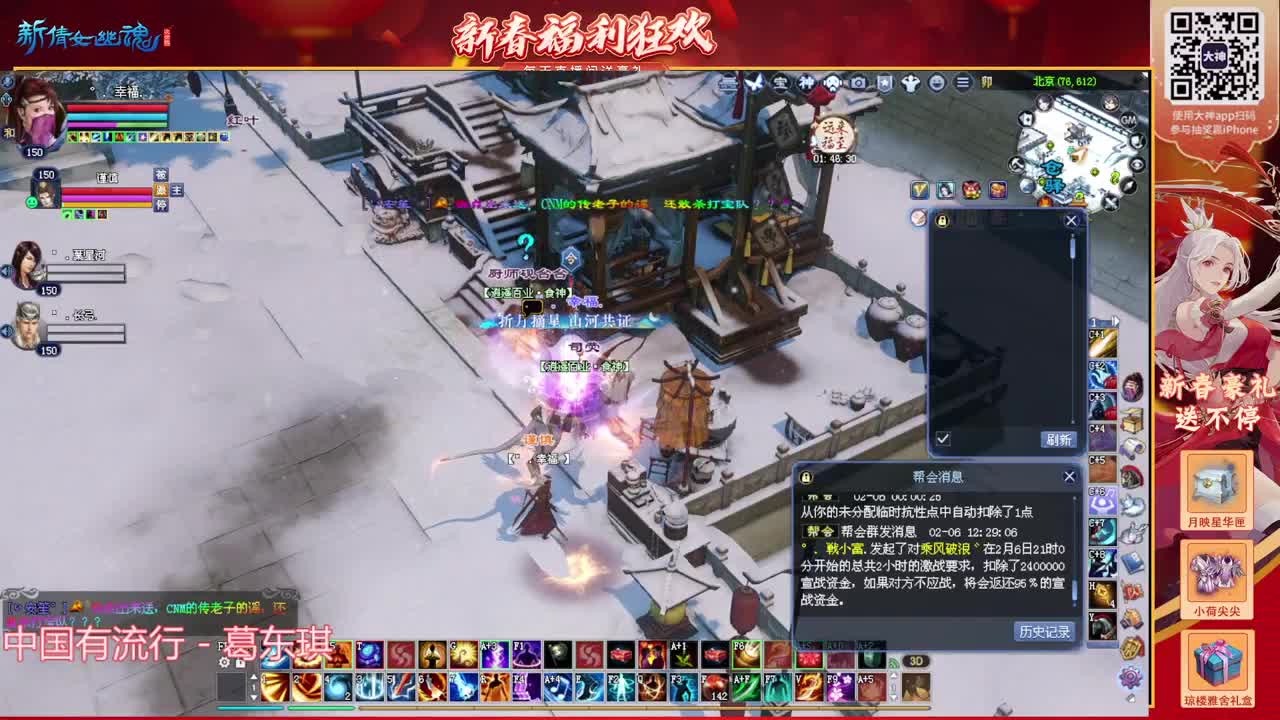1280x720 pixels.
Task: Open the 宝 (treasure) icon on the top toolbar
Action: pyautogui.click(x=783, y=83)
